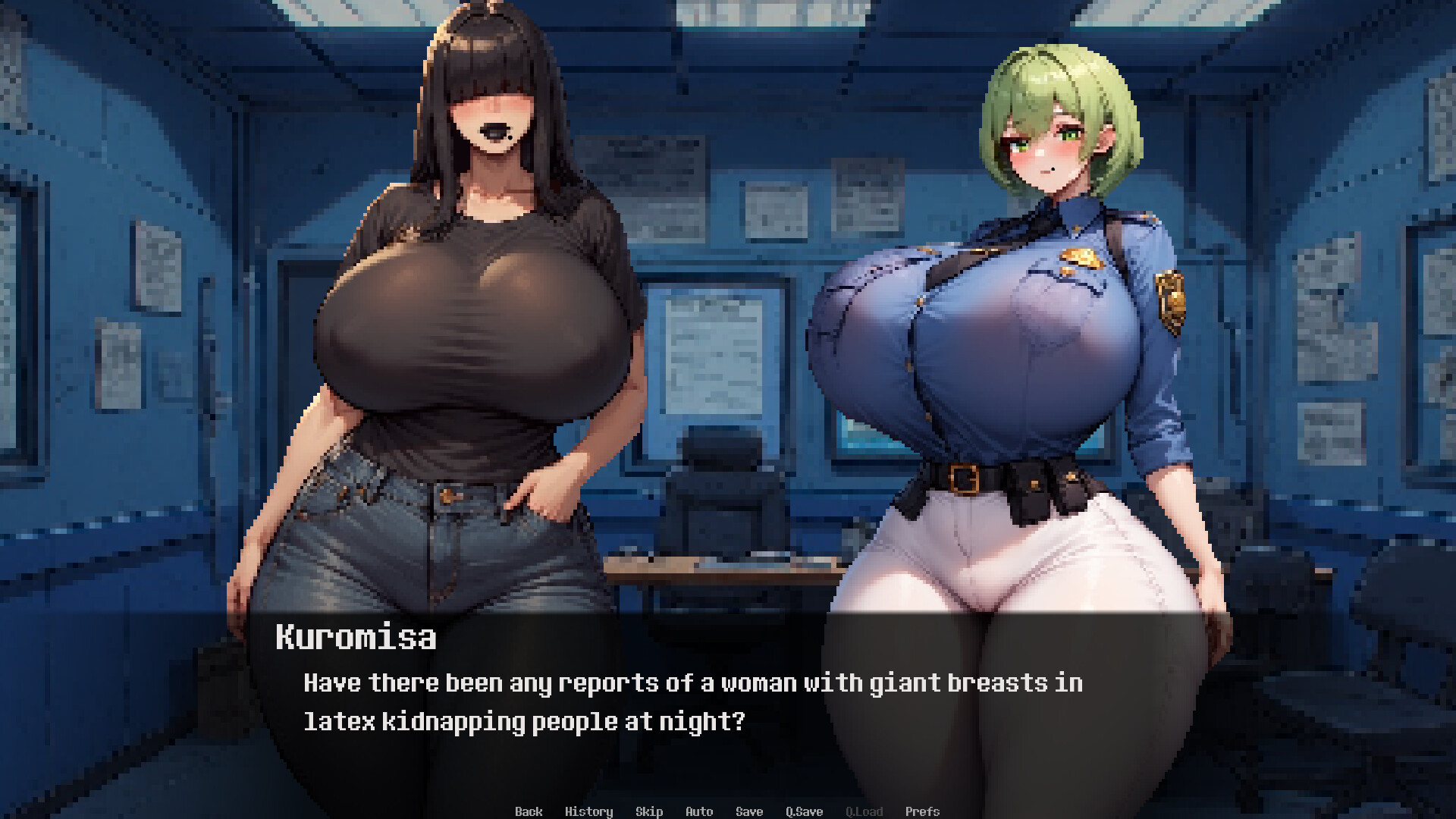Viewport: 1456px width, 819px height.
Task: Perform a Quick Save with Q.Save
Action: [x=805, y=811]
